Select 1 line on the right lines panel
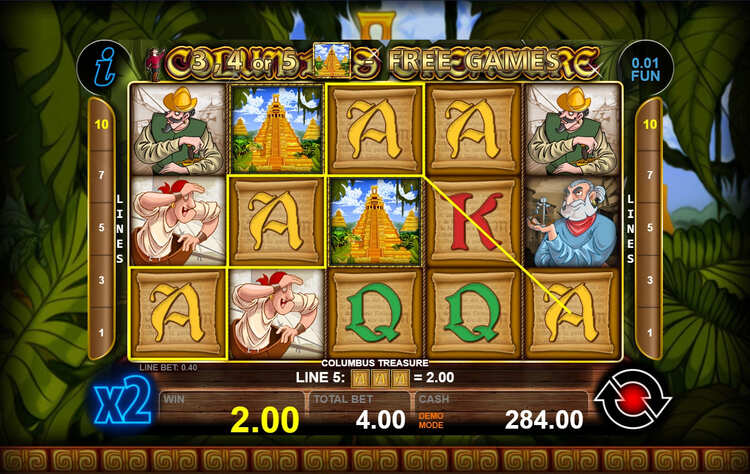 click(x=650, y=332)
